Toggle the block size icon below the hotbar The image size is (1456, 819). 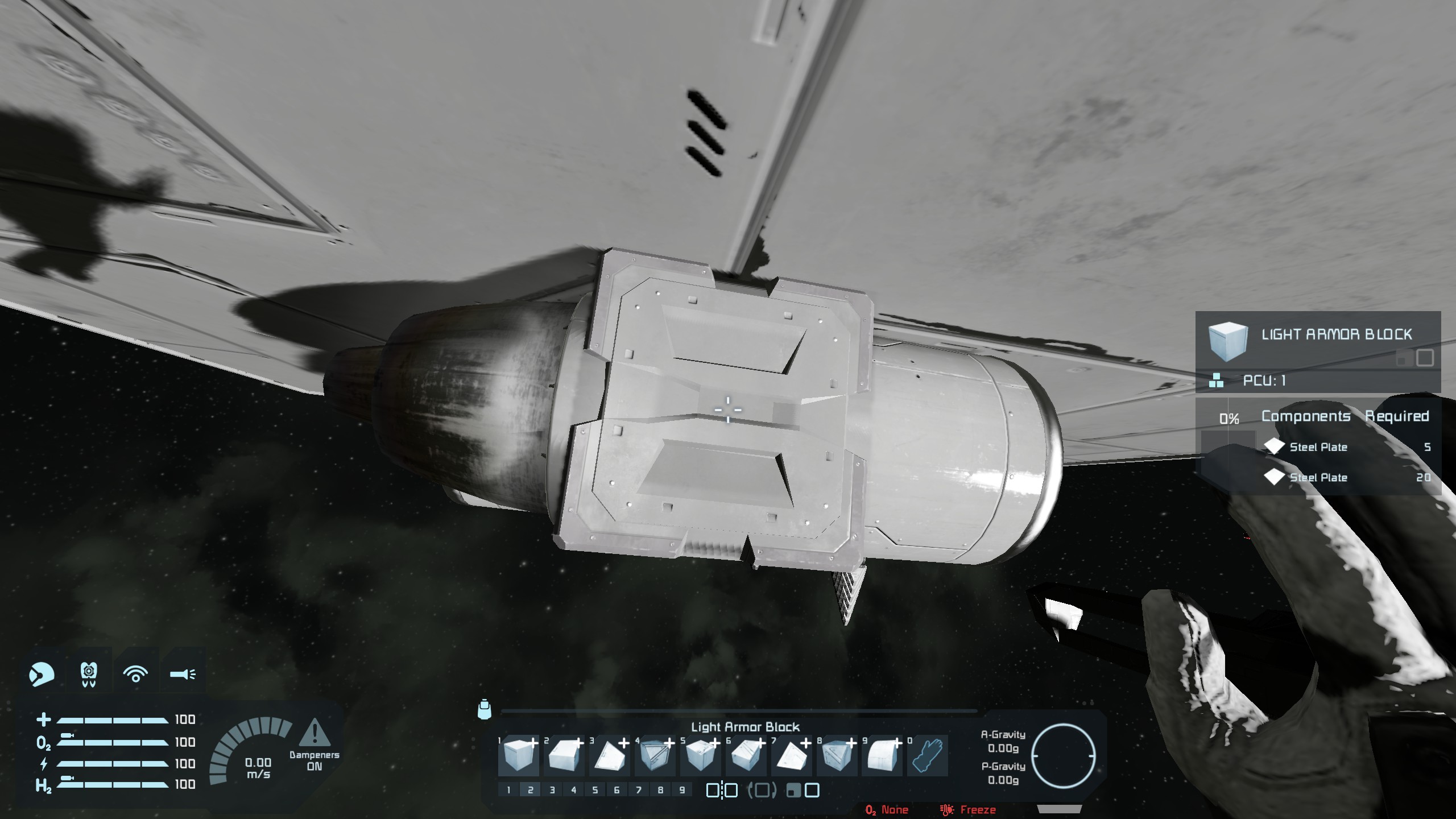[803, 790]
